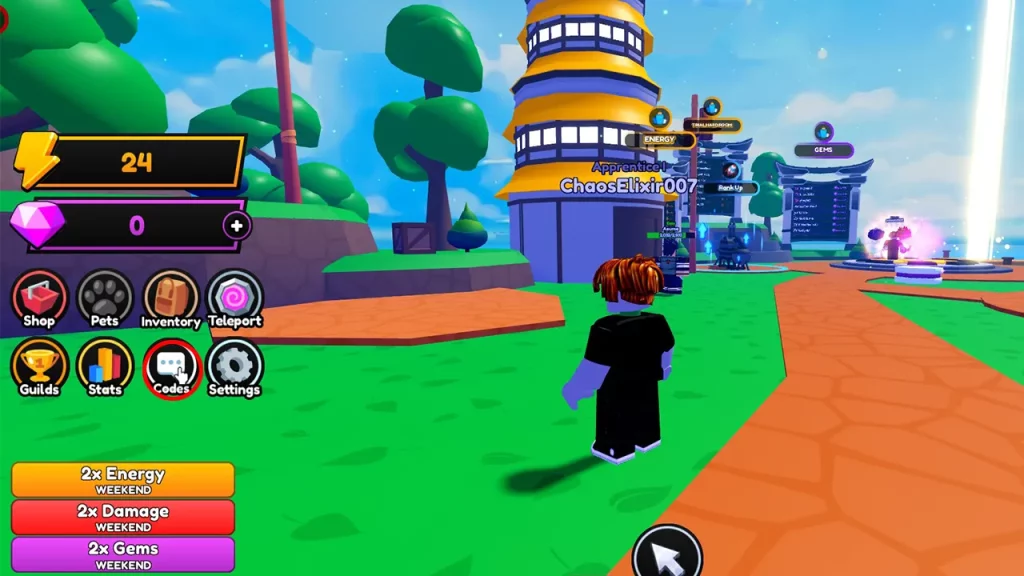View the Stats panel
The height and width of the screenshot is (576, 1024).
pyautogui.click(x=104, y=366)
